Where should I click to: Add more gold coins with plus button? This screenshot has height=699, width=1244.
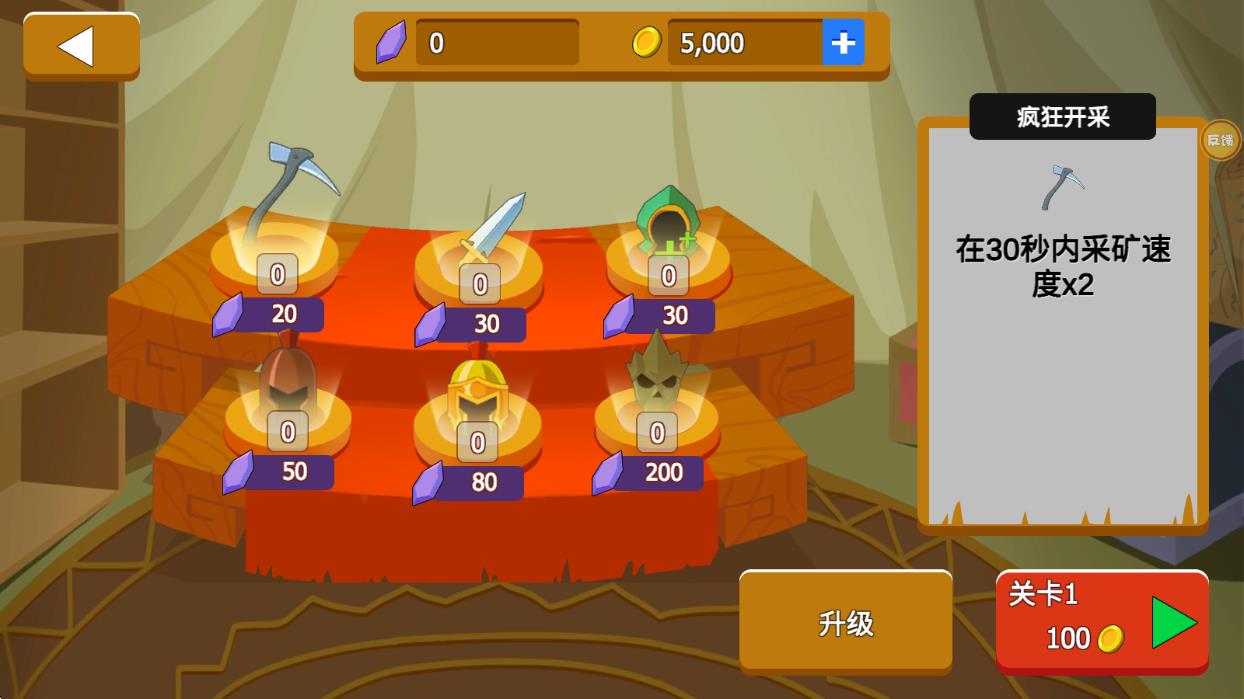(843, 43)
